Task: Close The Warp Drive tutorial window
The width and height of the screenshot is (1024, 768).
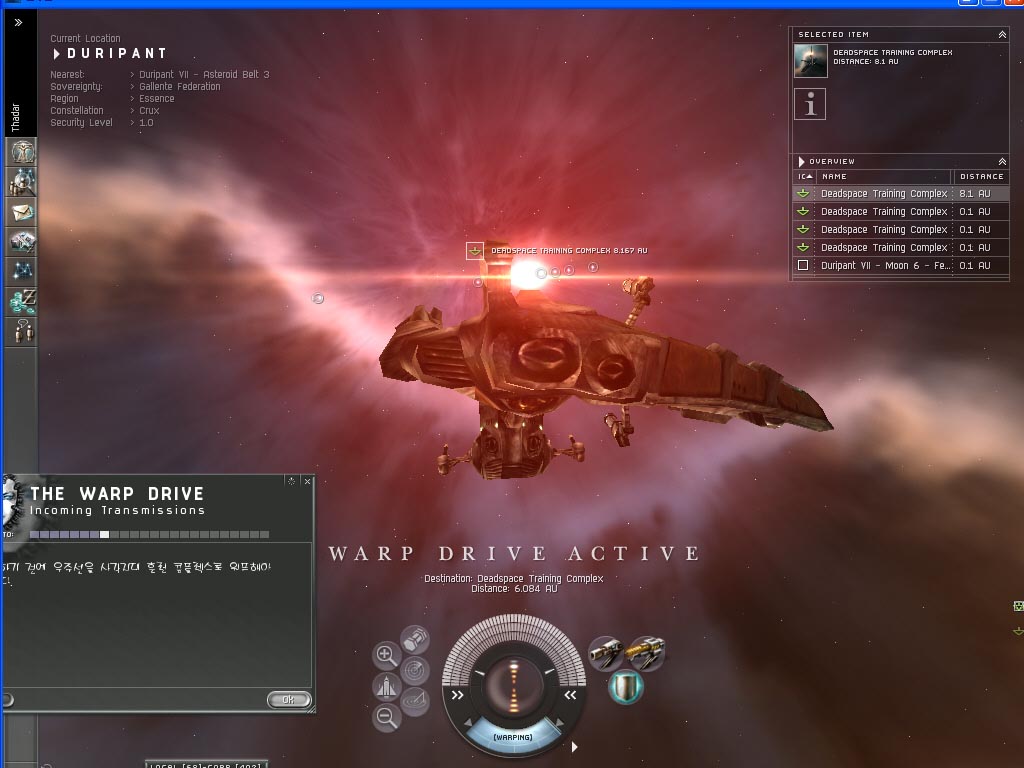Action: tap(307, 481)
